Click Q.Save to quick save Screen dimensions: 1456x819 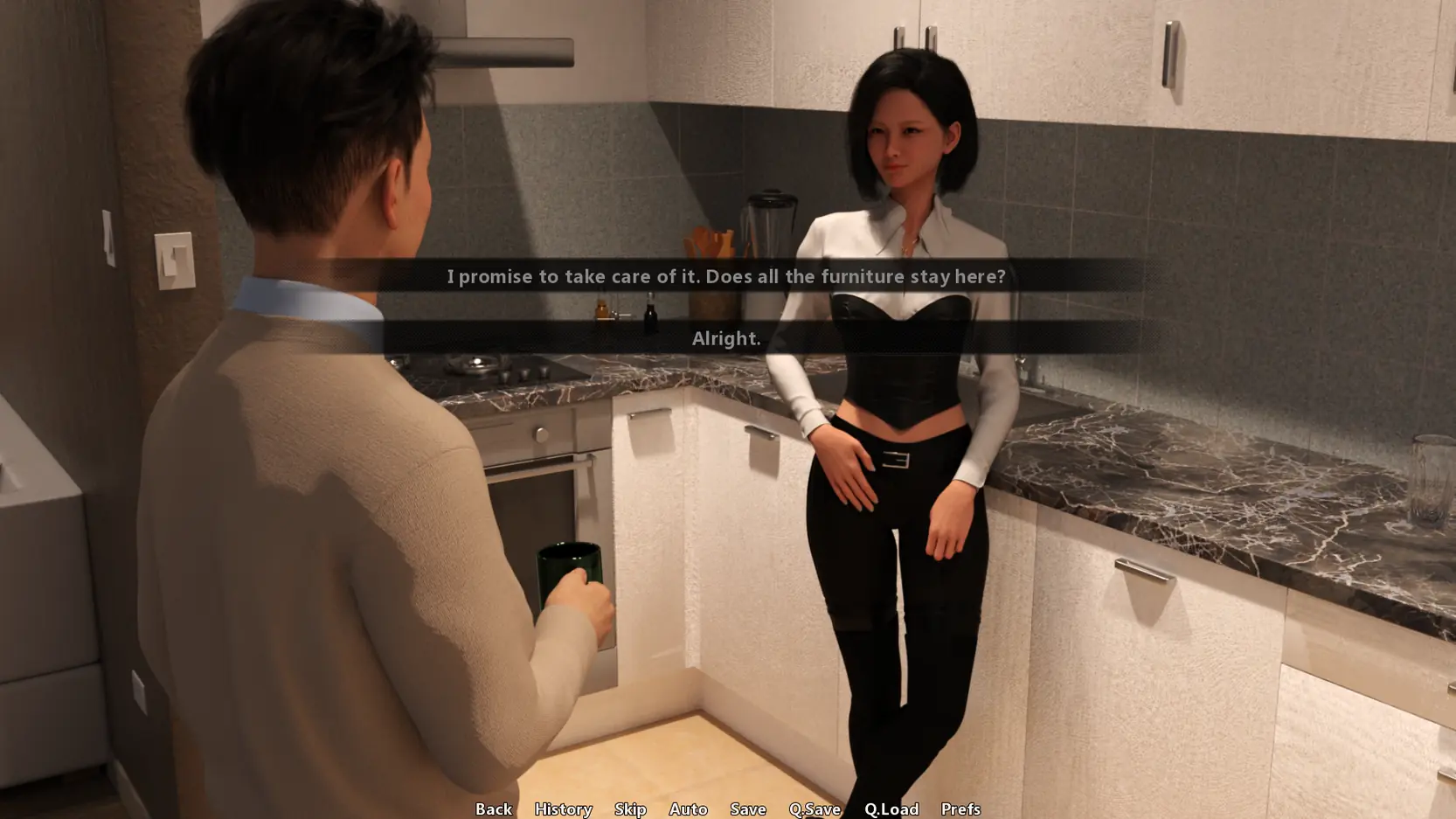point(815,809)
